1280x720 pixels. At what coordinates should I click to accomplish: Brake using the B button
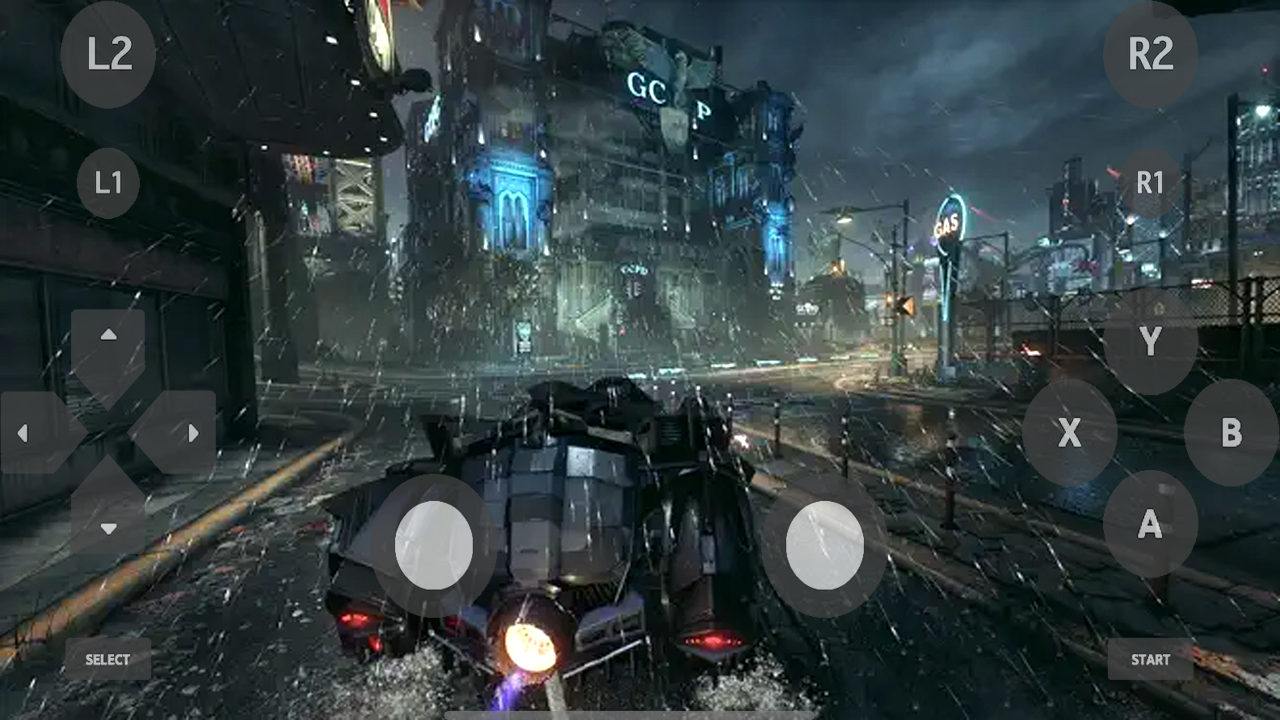coord(1232,434)
